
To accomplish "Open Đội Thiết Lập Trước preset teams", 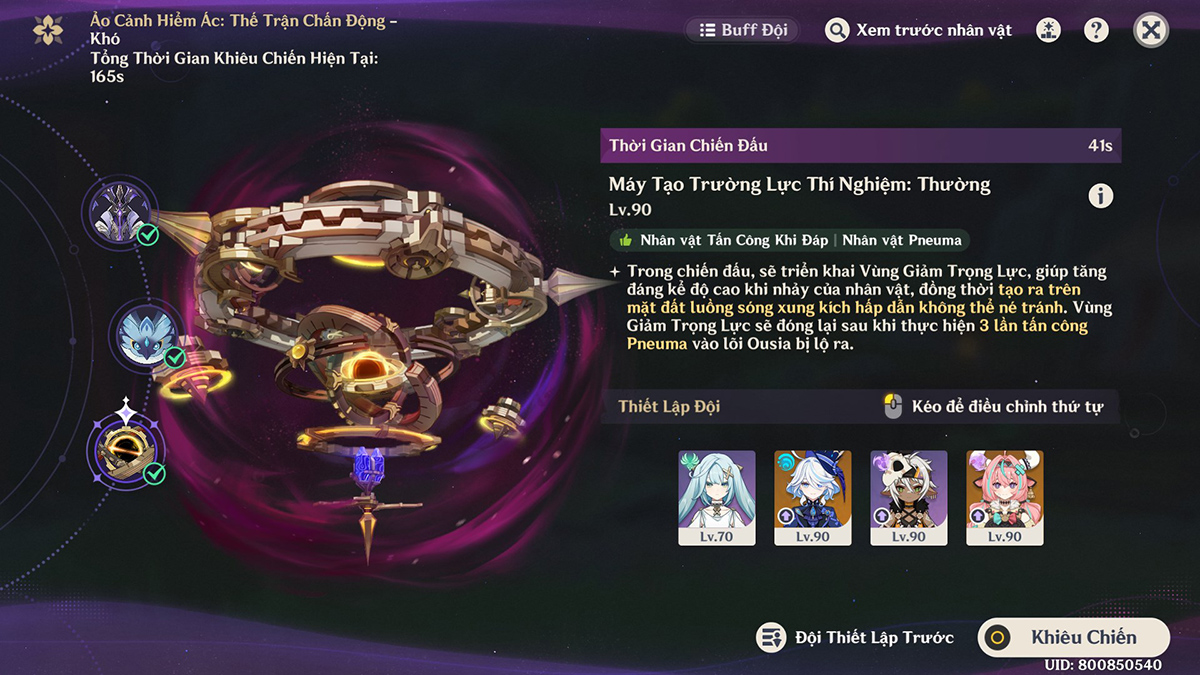I will (x=856, y=637).
